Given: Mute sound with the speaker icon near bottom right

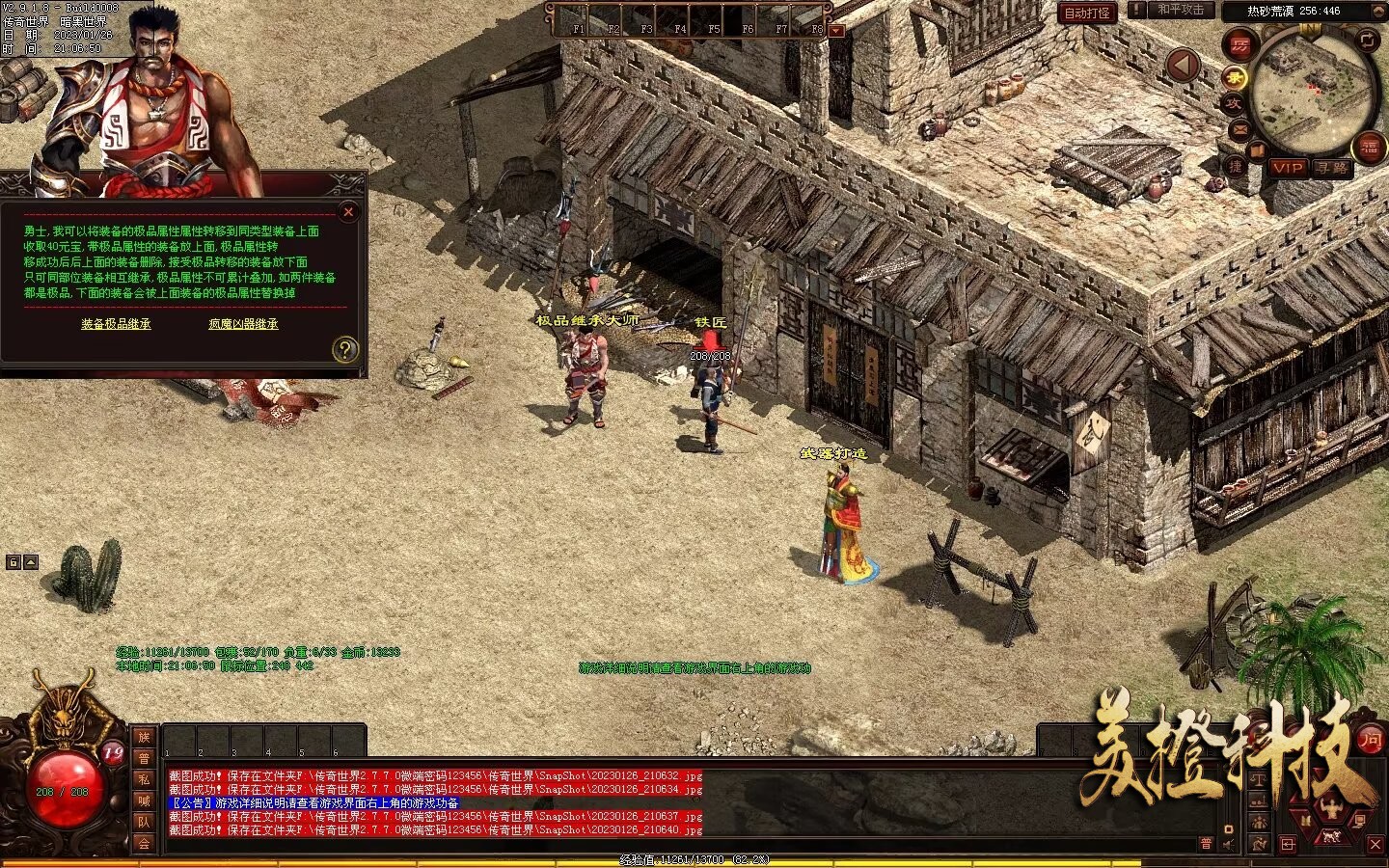Looking at the screenshot, I should point(1226,845).
